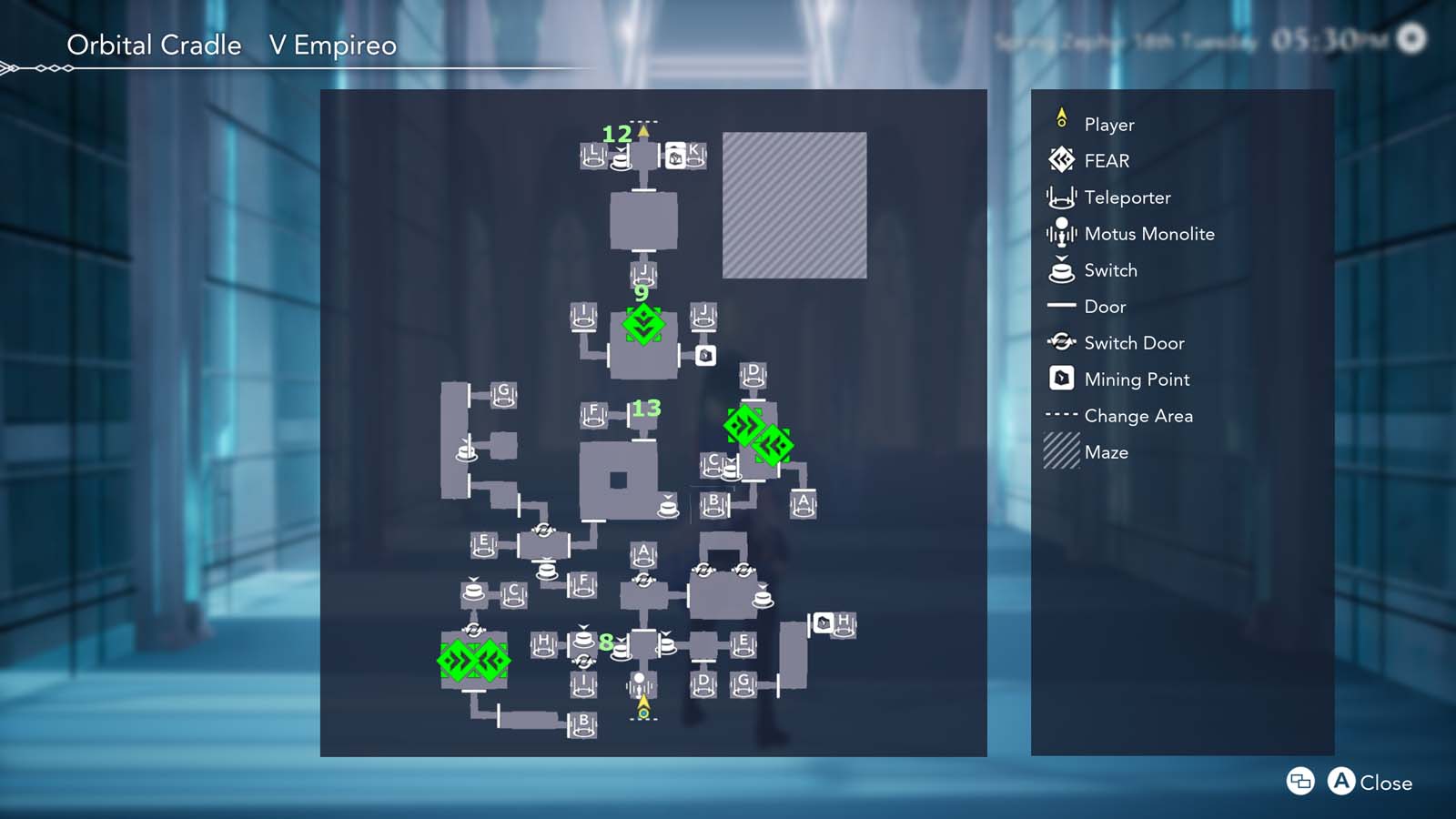Select the Maze pattern icon in the legend
Viewport: 1456px width, 819px height.
pos(1061,451)
